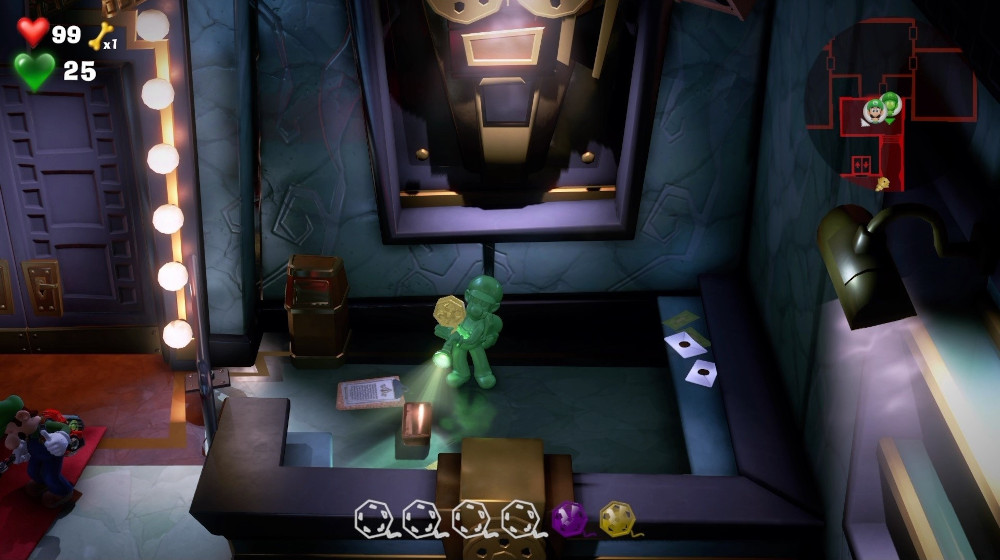Select the golden bone item icon
Viewport: 1000px width, 560px height.
tap(100, 36)
